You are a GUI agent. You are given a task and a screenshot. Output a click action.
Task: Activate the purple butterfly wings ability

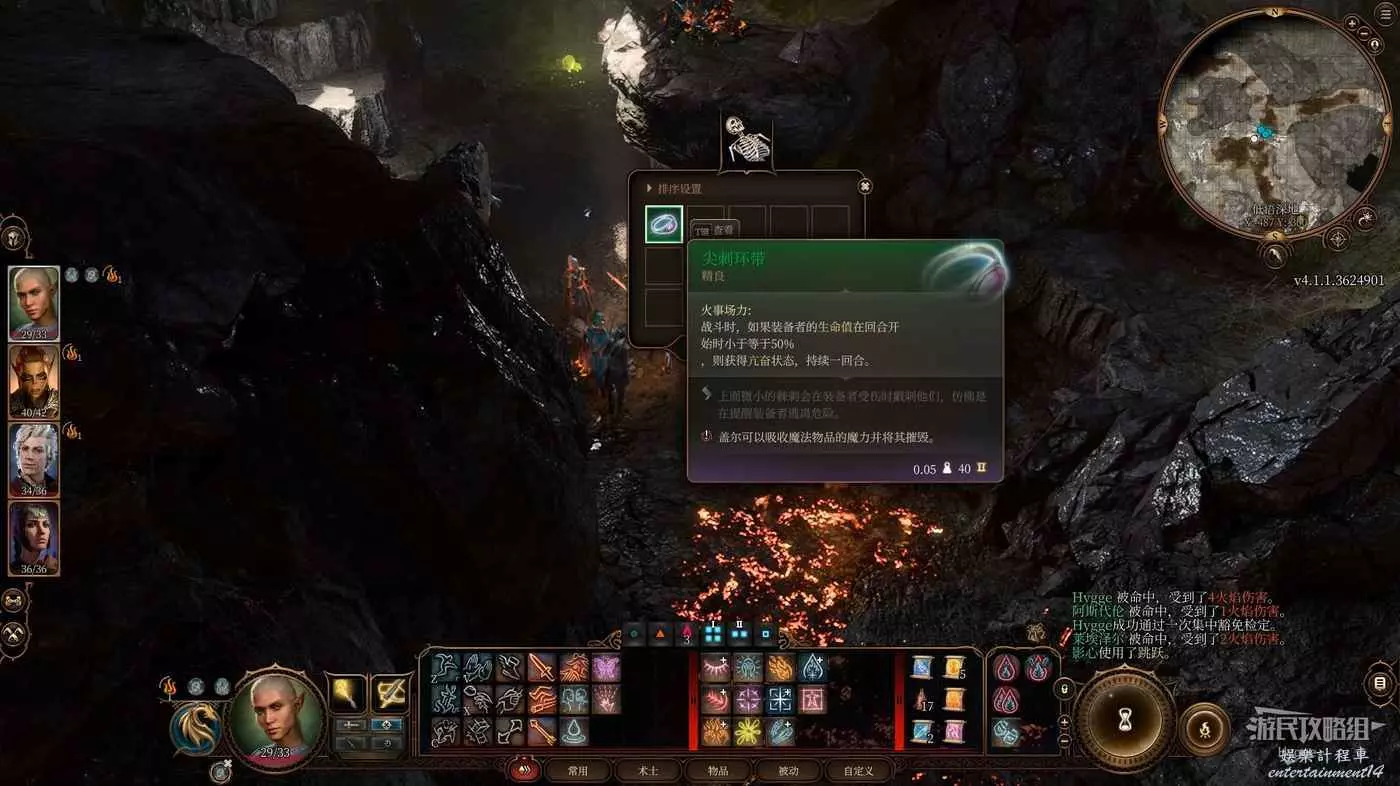pyautogui.click(x=606, y=667)
